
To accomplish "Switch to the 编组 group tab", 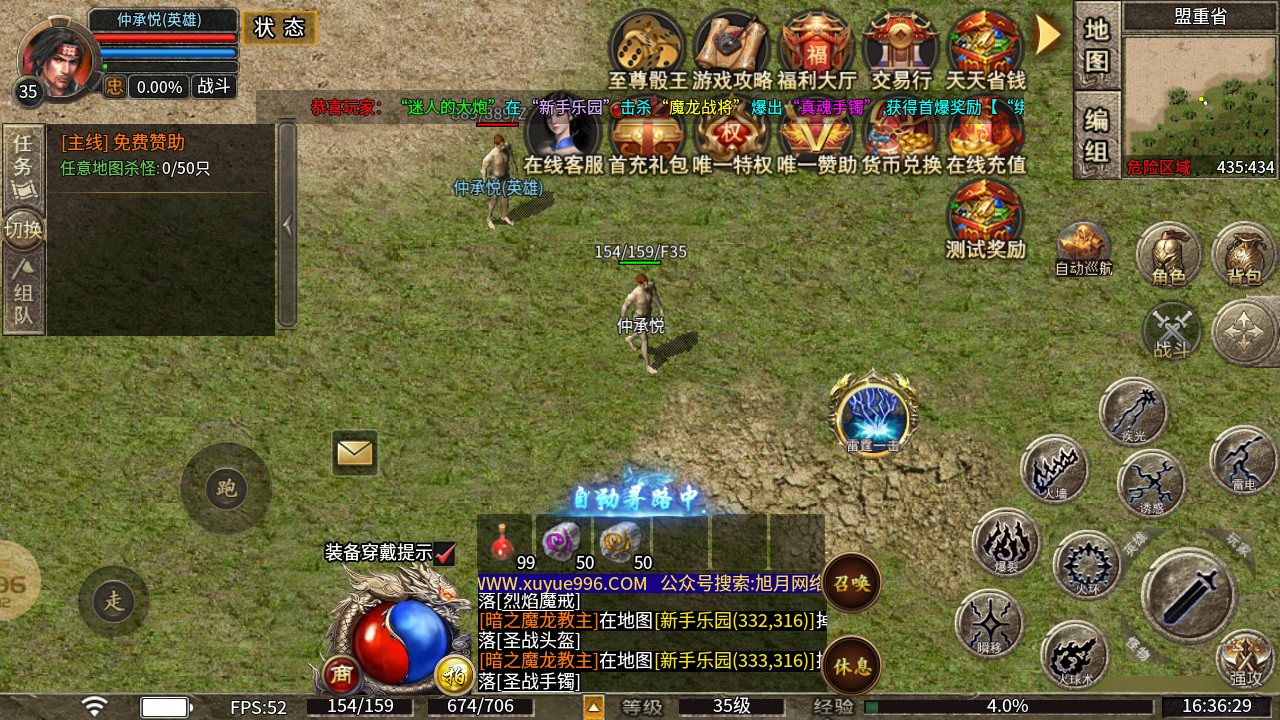I will tap(1097, 135).
